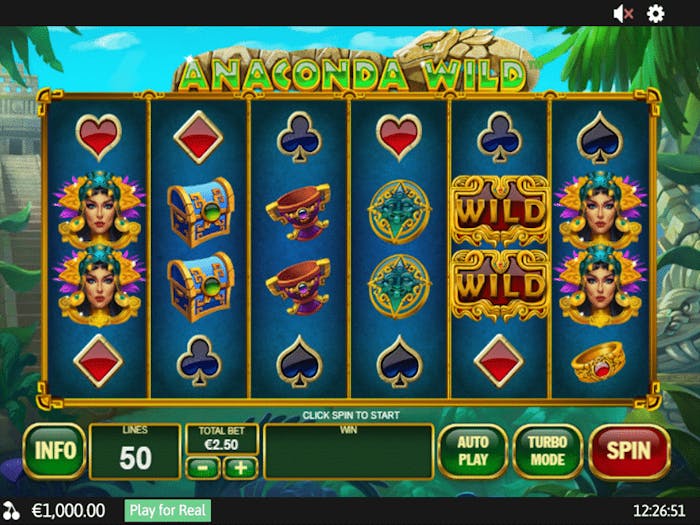Select the Lines 50 box
Image resolution: width=700 pixels, height=525 pixels.
tap(134, 451)
